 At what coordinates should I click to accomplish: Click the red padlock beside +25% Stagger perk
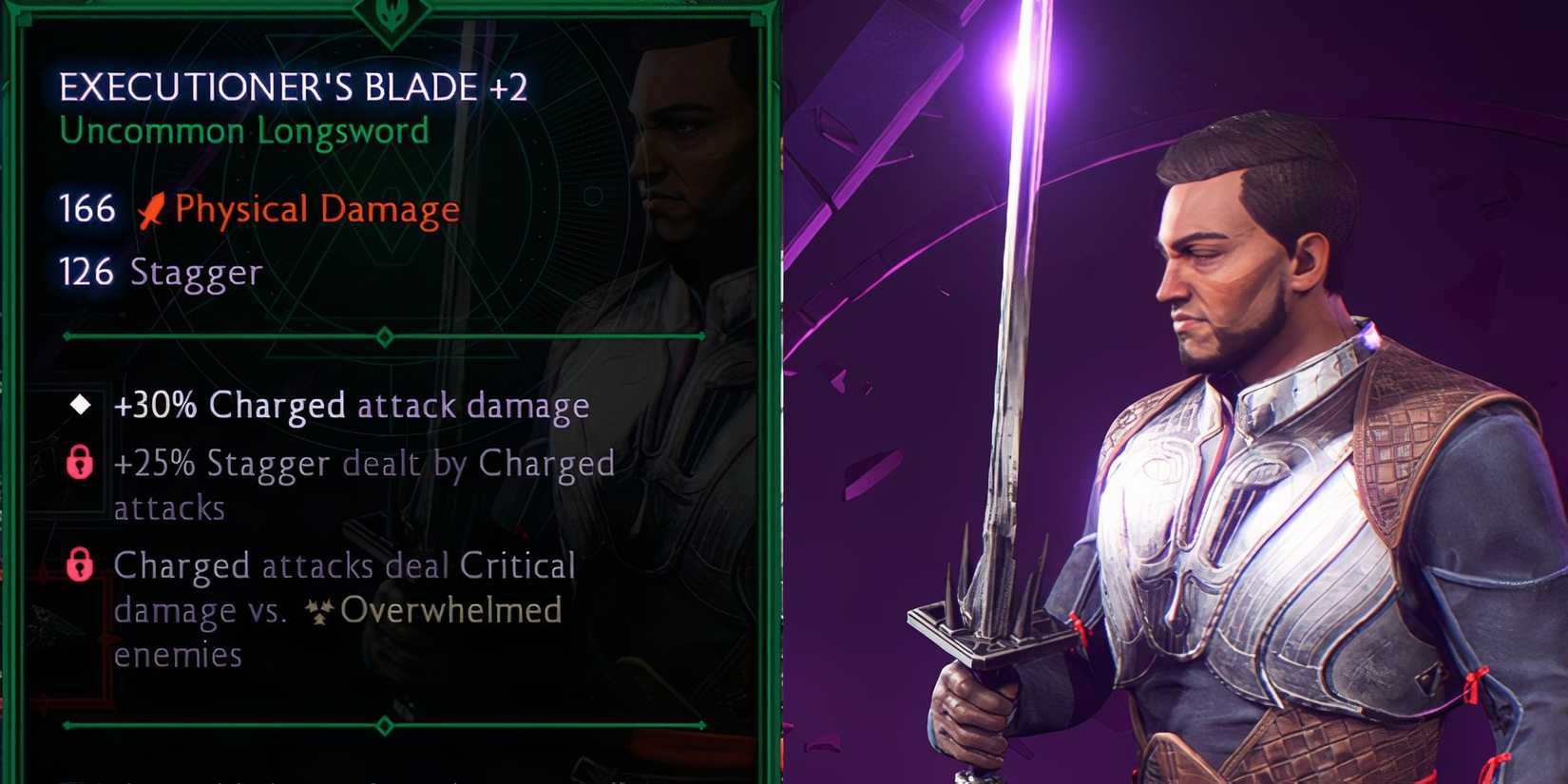click(80, 465)
